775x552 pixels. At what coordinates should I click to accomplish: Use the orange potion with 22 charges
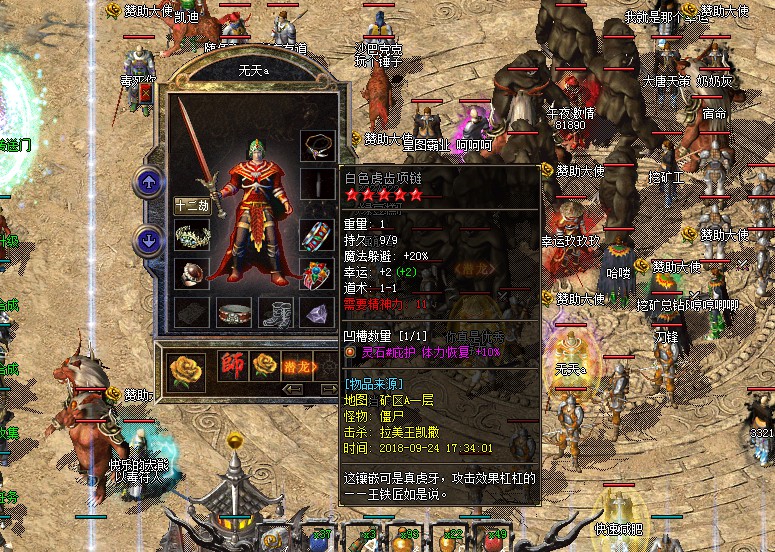click(x=452, y=539)
